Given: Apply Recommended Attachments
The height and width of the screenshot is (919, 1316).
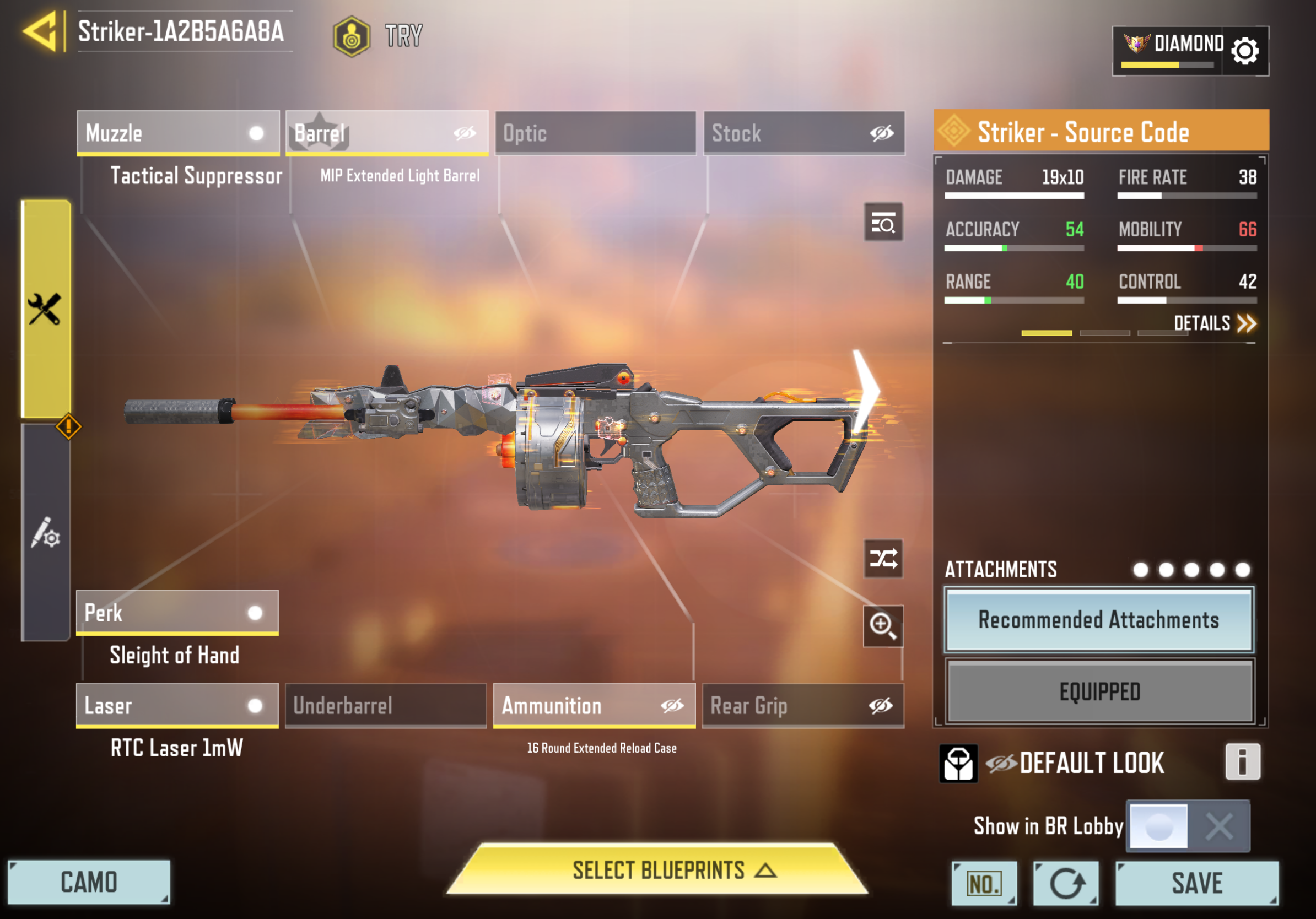Looking at the screenshot, I should click(x=1099, y=620).
